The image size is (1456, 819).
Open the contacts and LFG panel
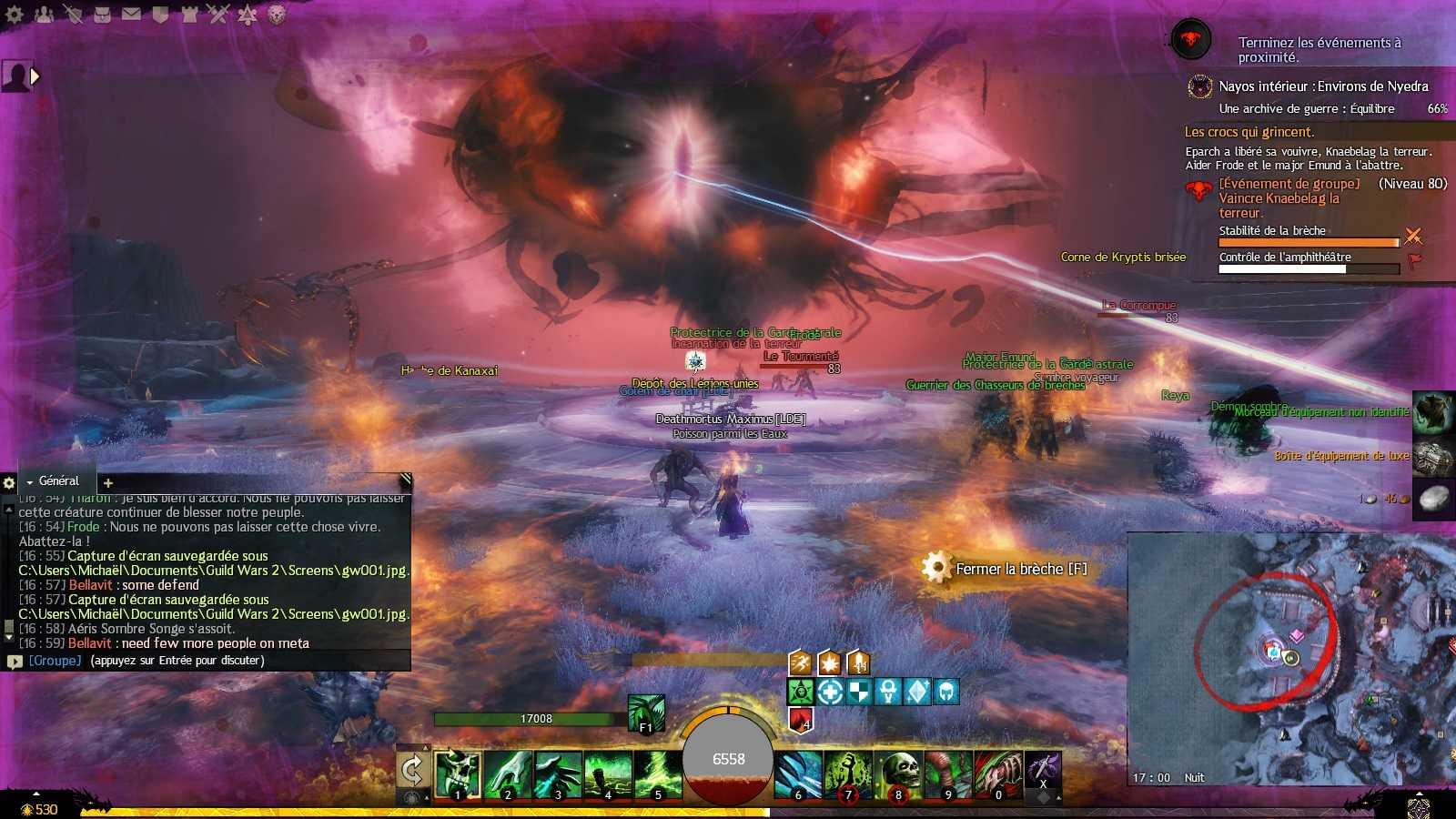[x=44, y=15]
